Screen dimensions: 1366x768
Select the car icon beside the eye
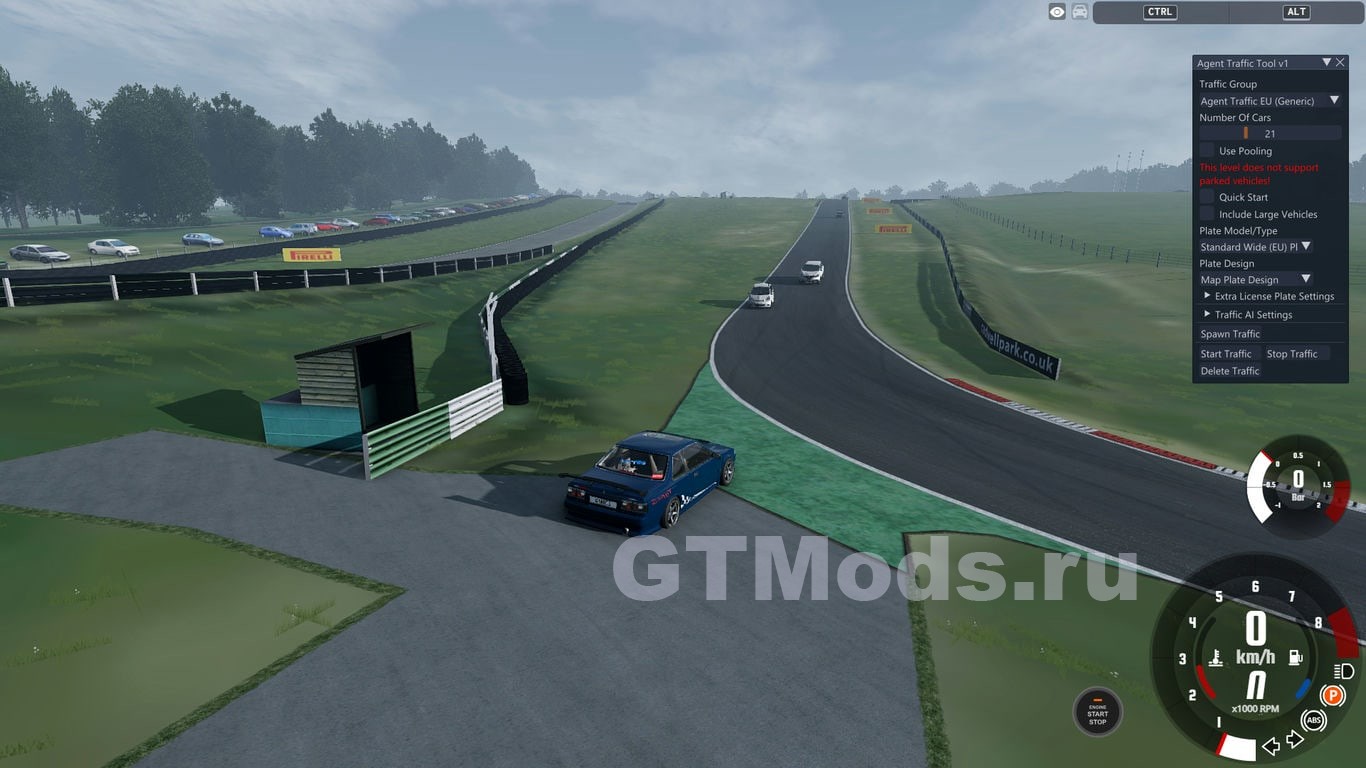(x=1080, y=12)
